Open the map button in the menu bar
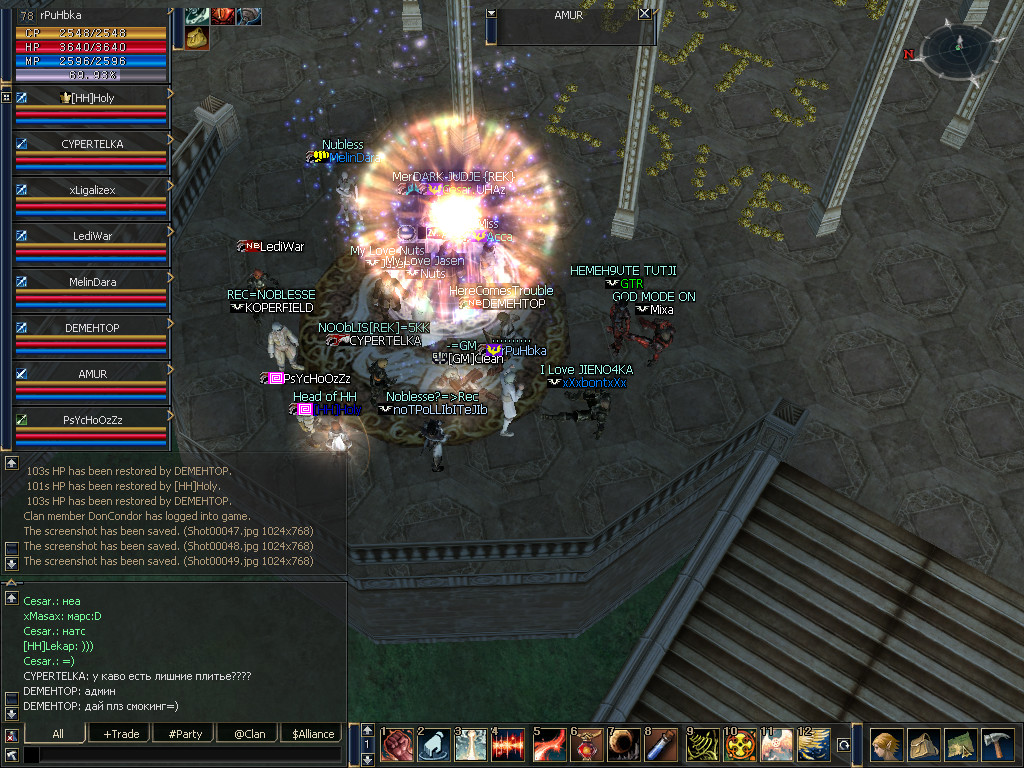1024x768 pixels. tap(959, 745)
